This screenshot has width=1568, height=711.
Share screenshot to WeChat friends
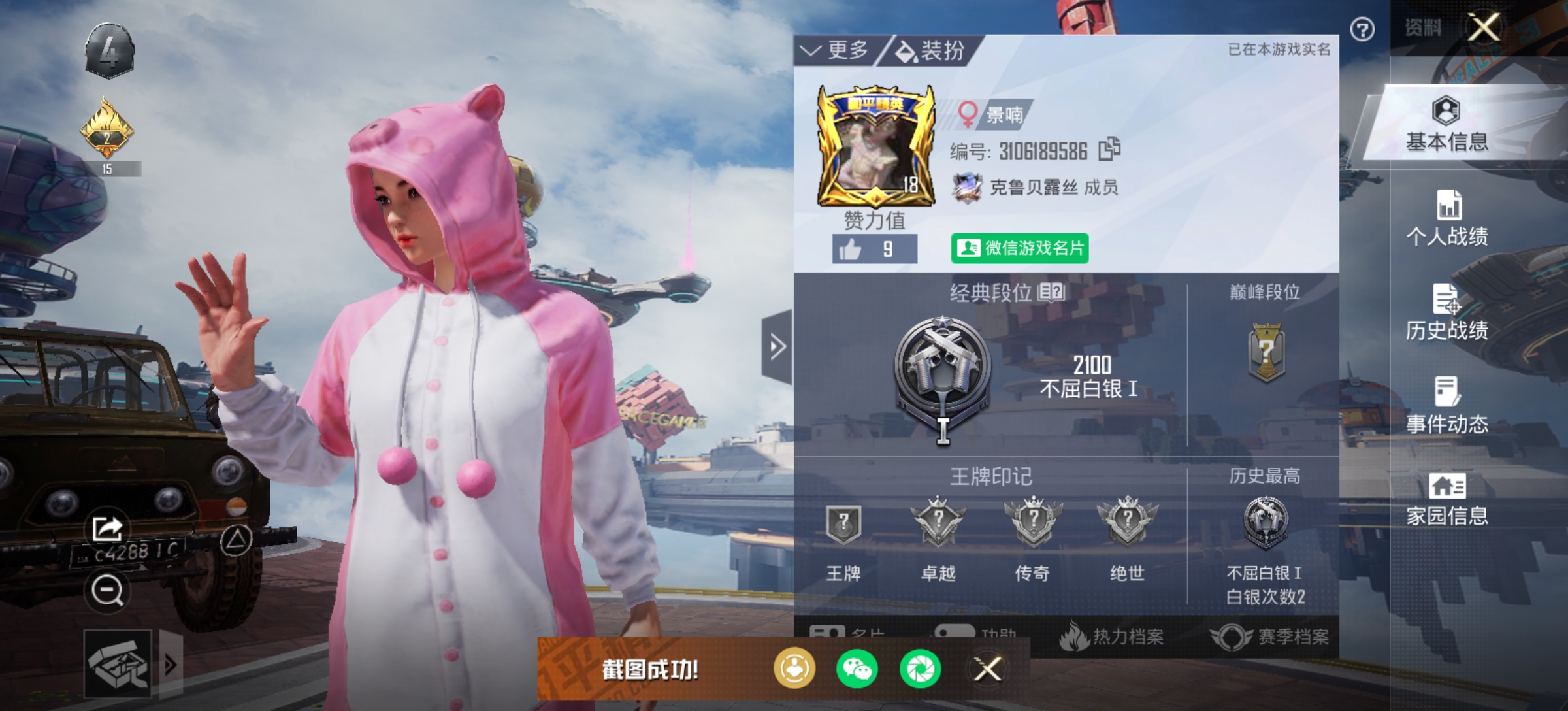(857, 669)
